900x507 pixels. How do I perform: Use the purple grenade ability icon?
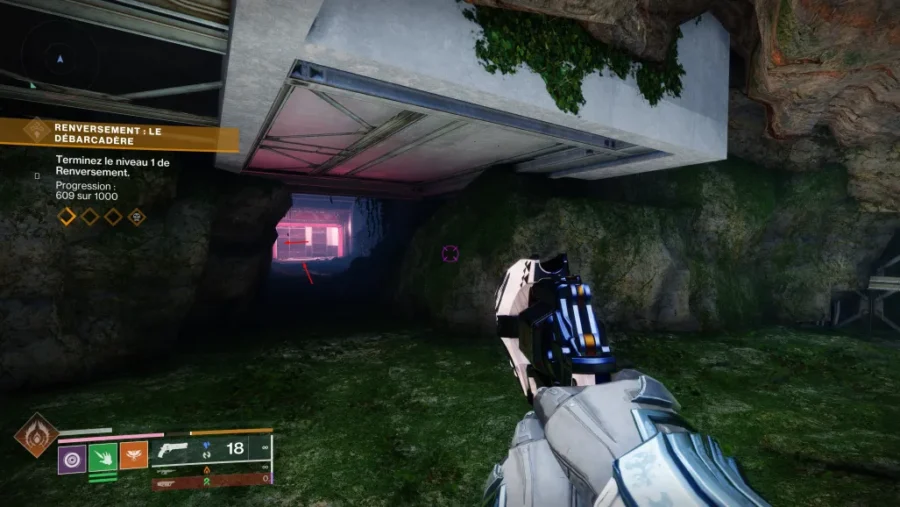tap(72, 457)
